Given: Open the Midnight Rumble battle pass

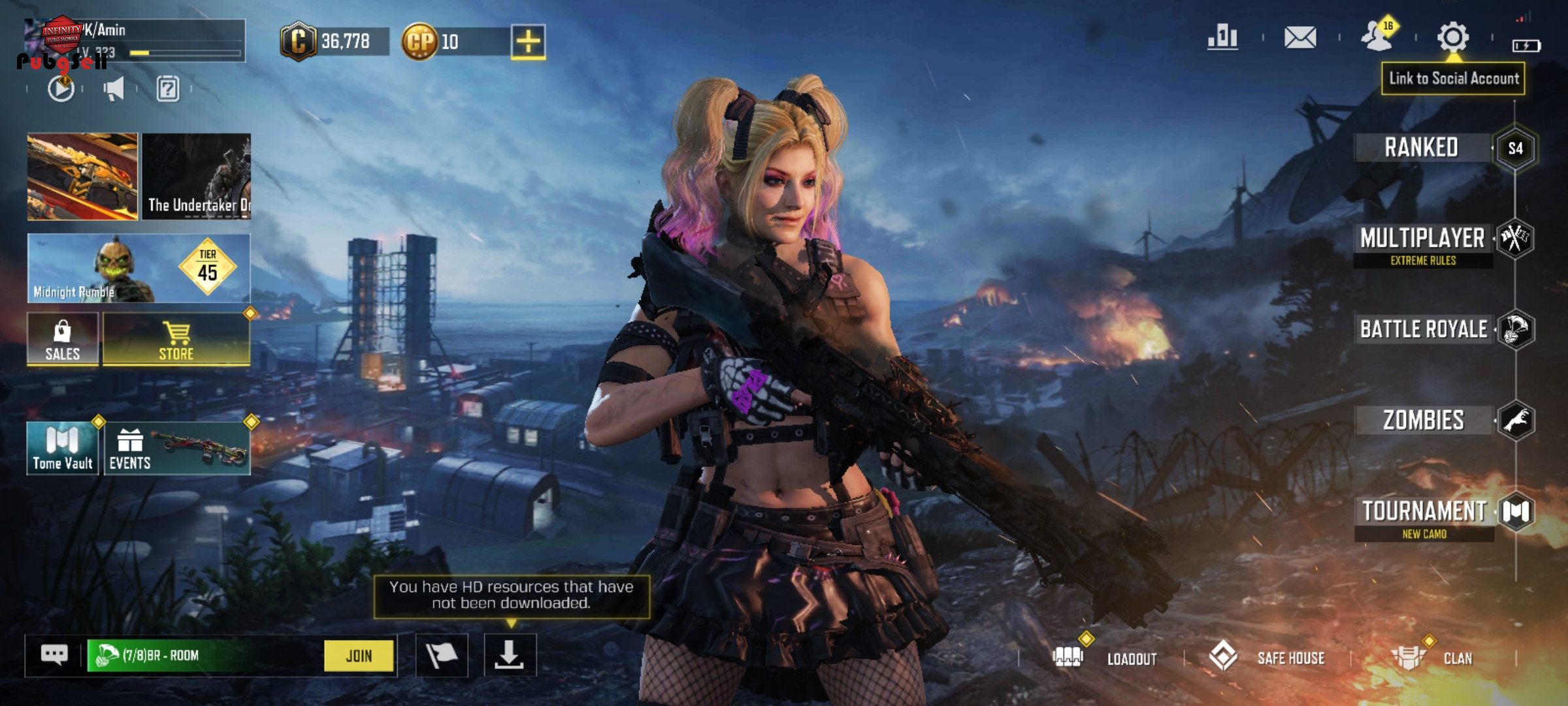Looking at the screenshot, I should click(x=139, y=269).
